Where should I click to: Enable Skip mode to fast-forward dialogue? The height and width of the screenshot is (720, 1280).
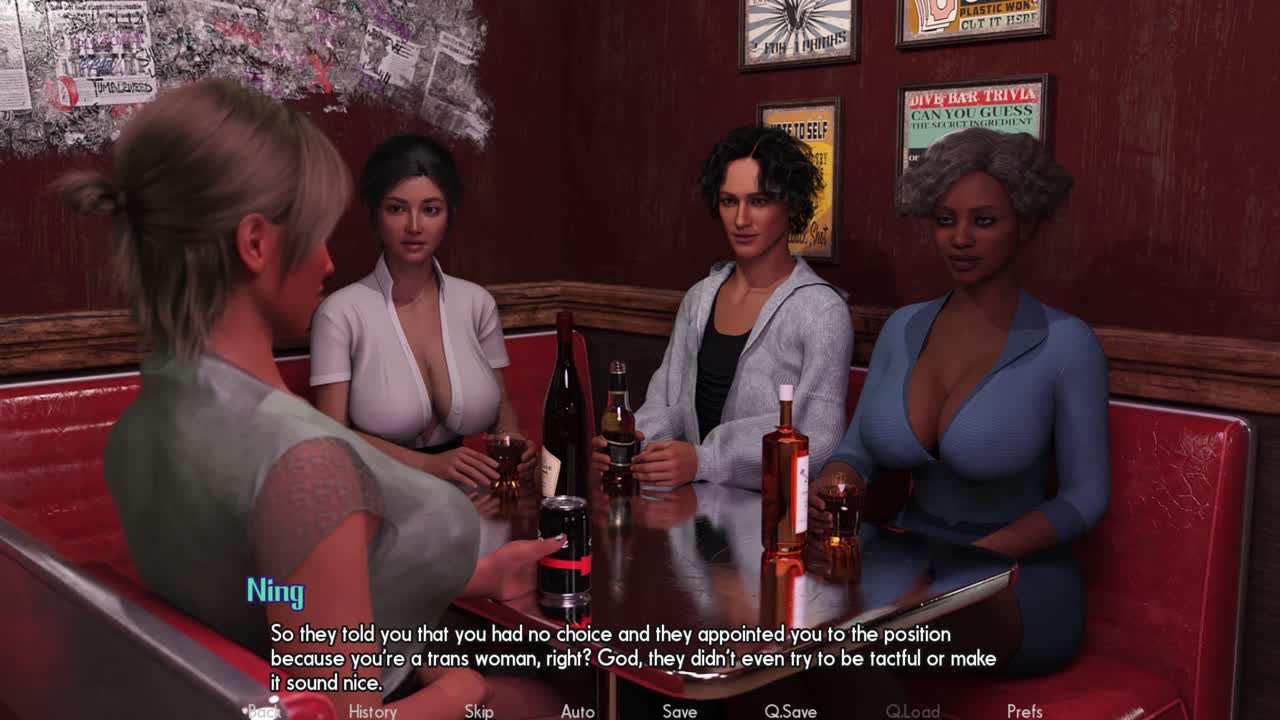click(478, 711)
